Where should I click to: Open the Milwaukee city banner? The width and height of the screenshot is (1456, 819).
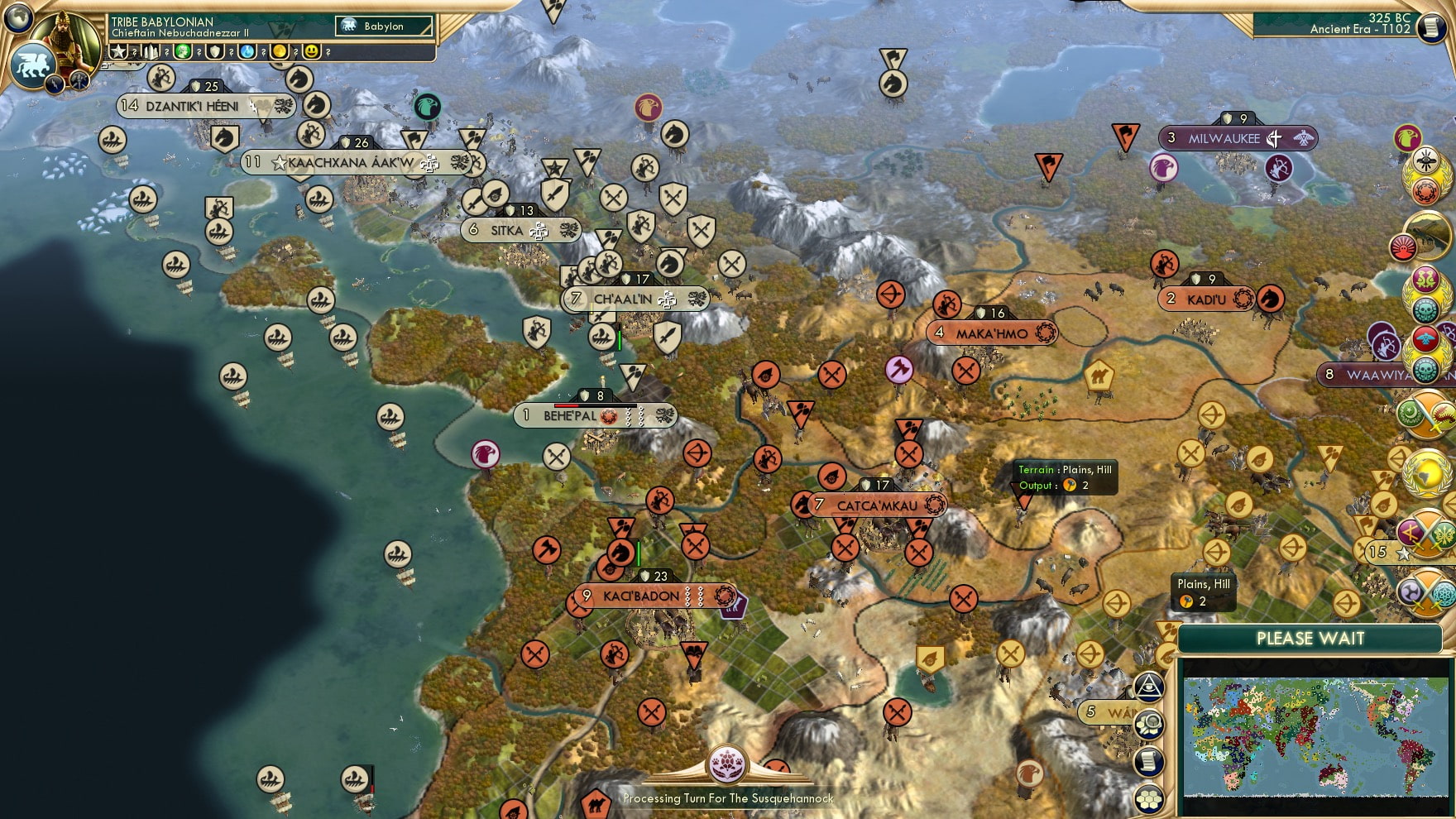click(1224, 139)
